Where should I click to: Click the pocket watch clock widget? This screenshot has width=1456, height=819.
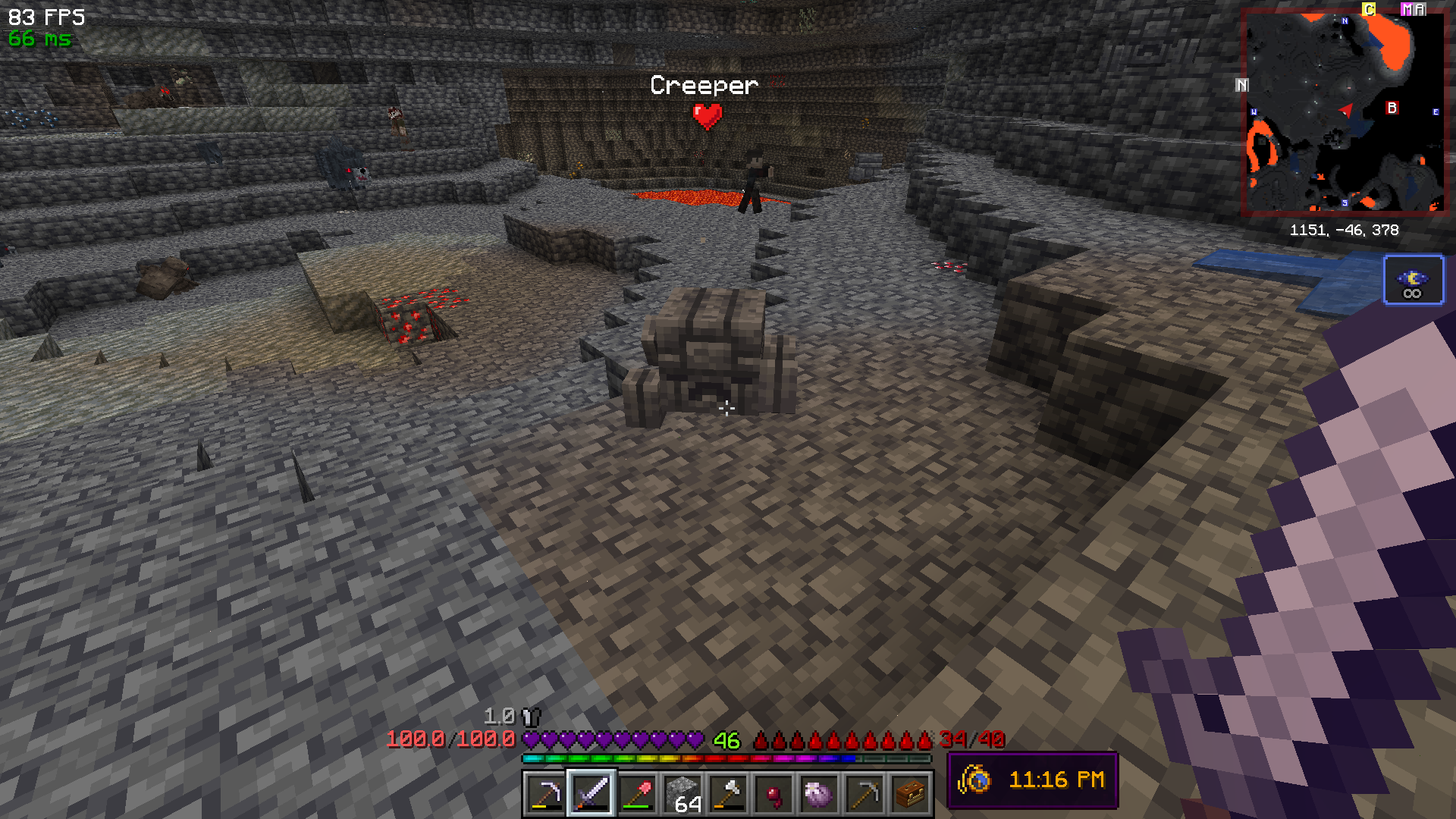click(x=1032, y=780)
